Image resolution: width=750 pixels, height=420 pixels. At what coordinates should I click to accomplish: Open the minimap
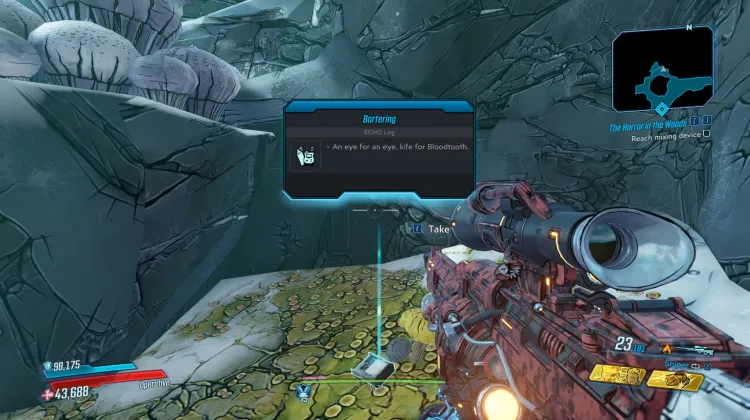pos(663,68)
